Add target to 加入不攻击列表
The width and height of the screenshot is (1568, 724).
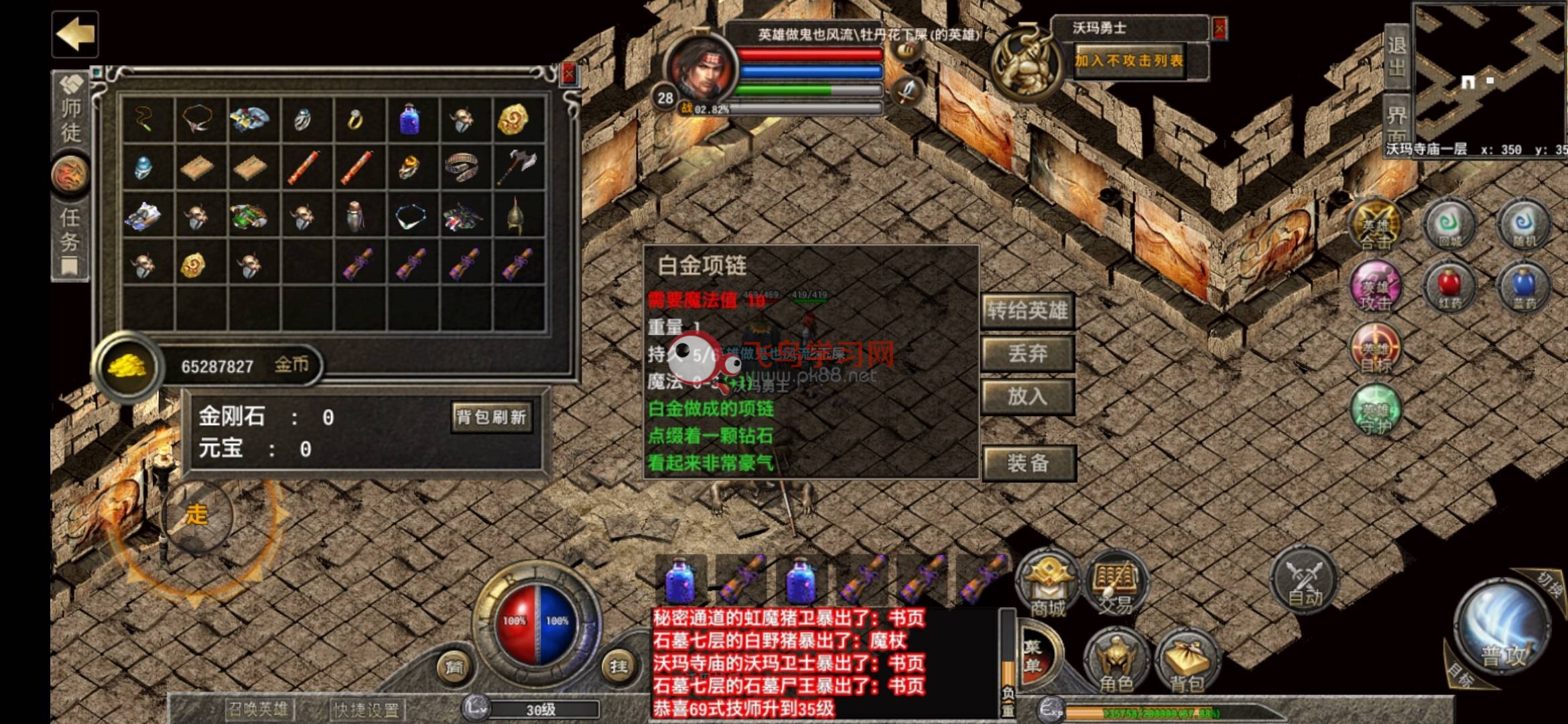[1129, 61]
